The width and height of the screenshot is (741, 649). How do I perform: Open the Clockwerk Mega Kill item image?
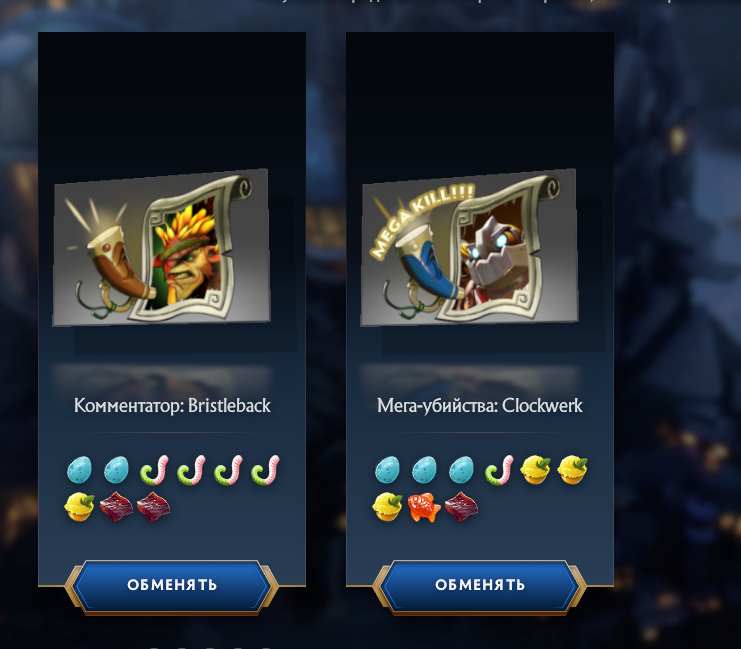tap(470, 248)
